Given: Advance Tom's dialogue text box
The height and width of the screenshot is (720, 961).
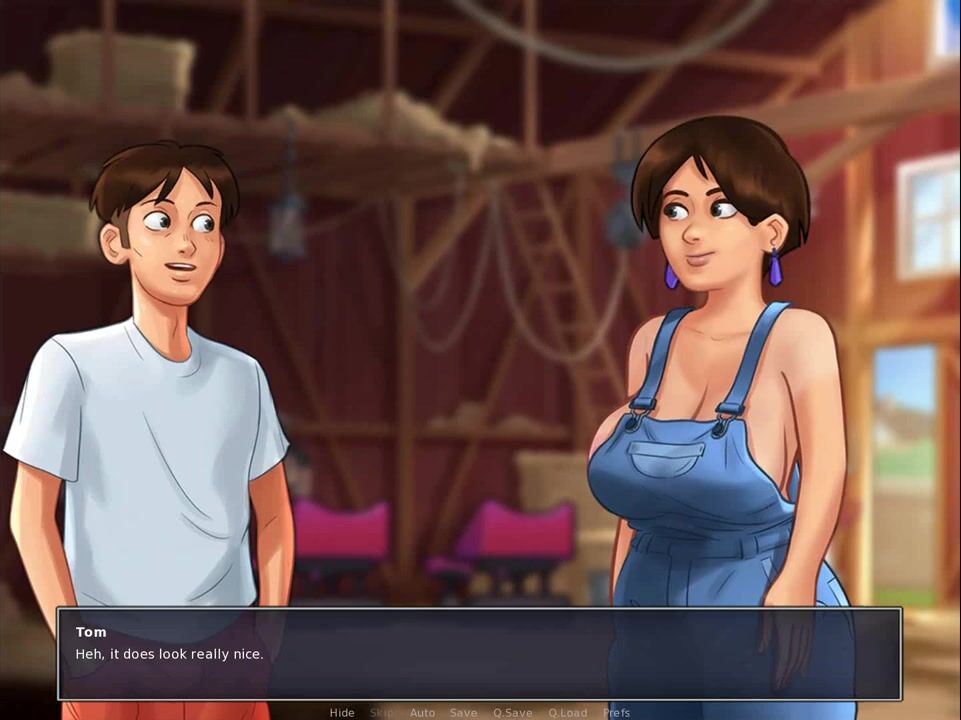Looking at the screenshot, I should [x=480, y=654].
